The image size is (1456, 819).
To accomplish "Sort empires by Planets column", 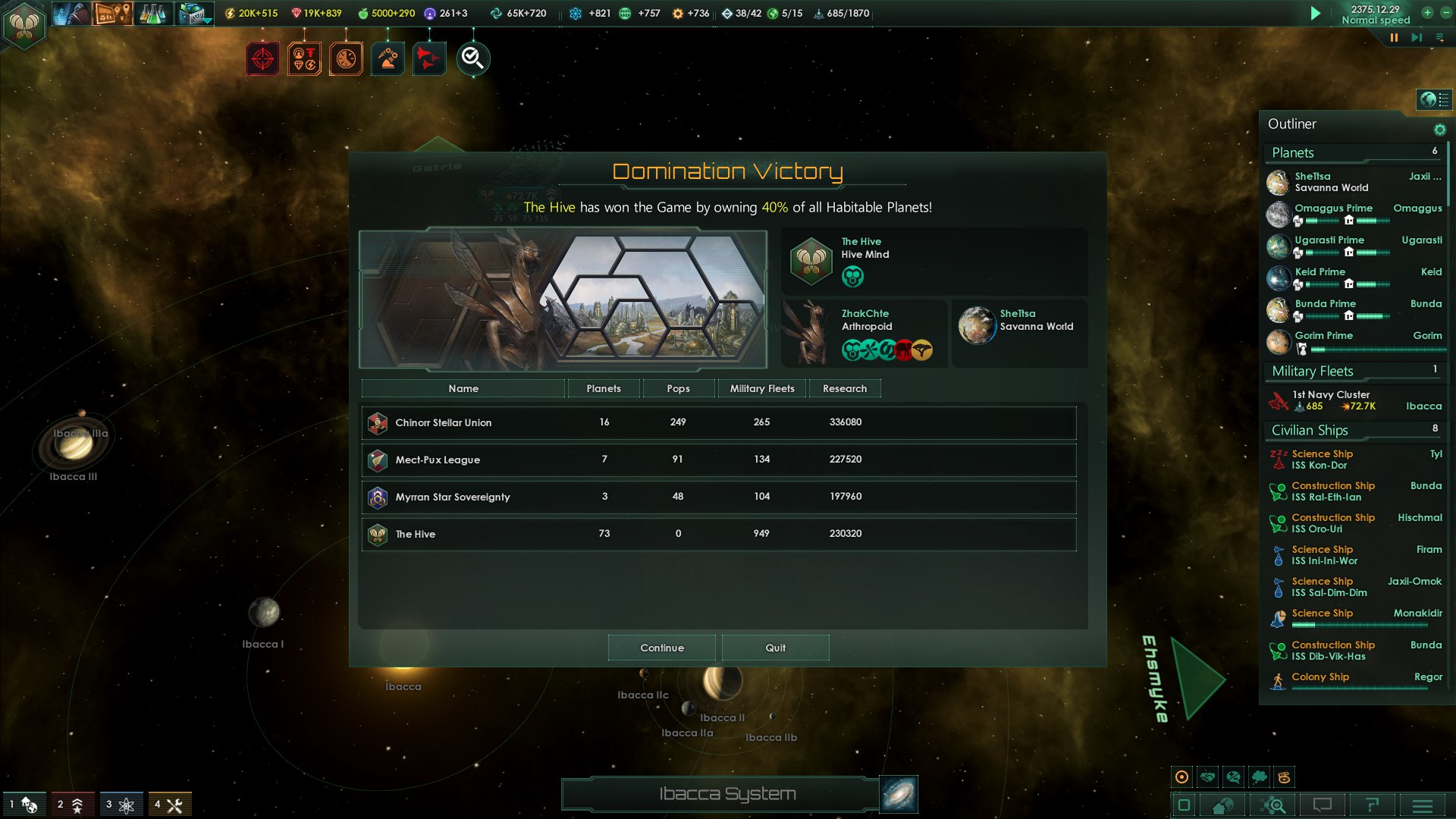I will coord(603,388).
